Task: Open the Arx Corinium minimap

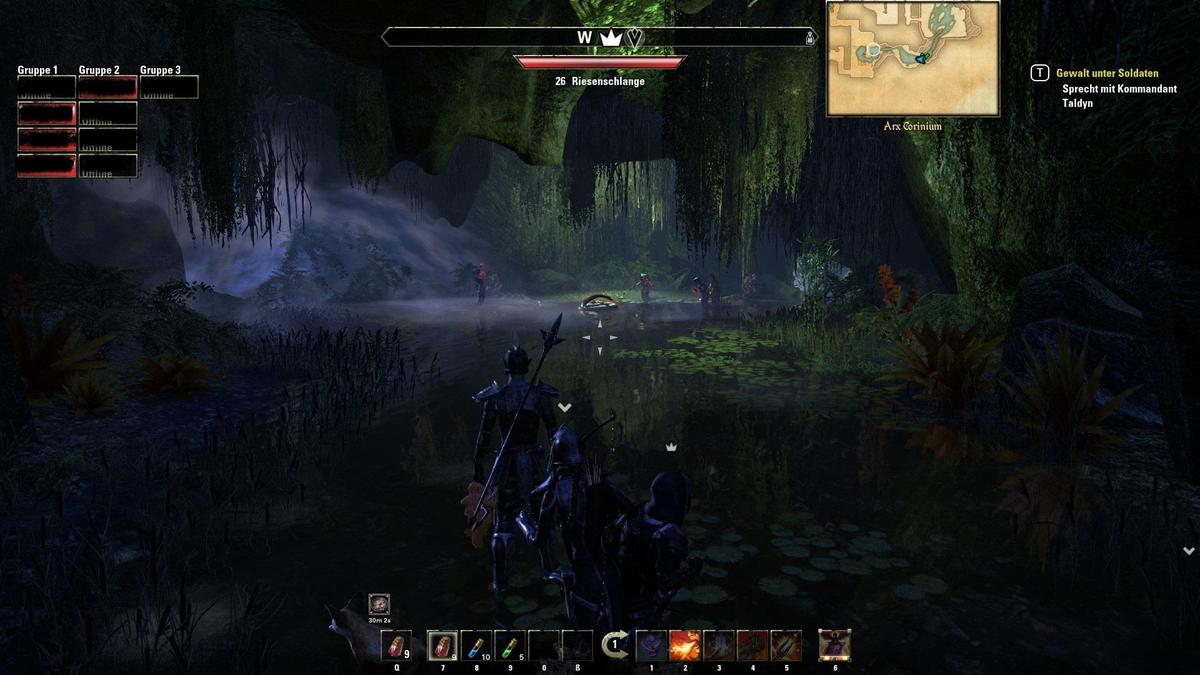Action: click(913, 59)
